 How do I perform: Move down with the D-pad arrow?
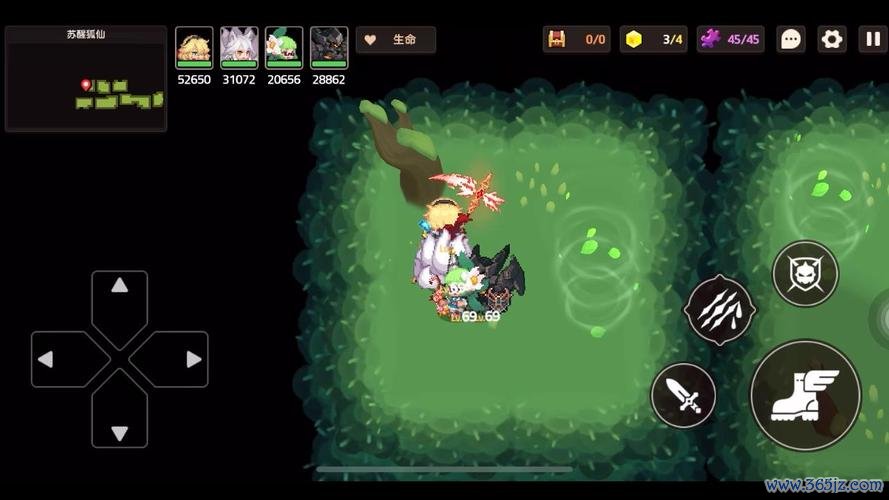(x=120, y=432)
